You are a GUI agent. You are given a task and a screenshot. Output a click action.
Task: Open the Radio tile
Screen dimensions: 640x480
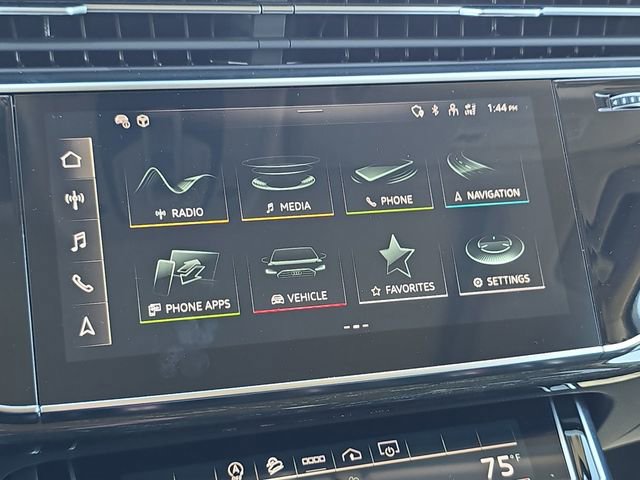click(x=177, y=191)
